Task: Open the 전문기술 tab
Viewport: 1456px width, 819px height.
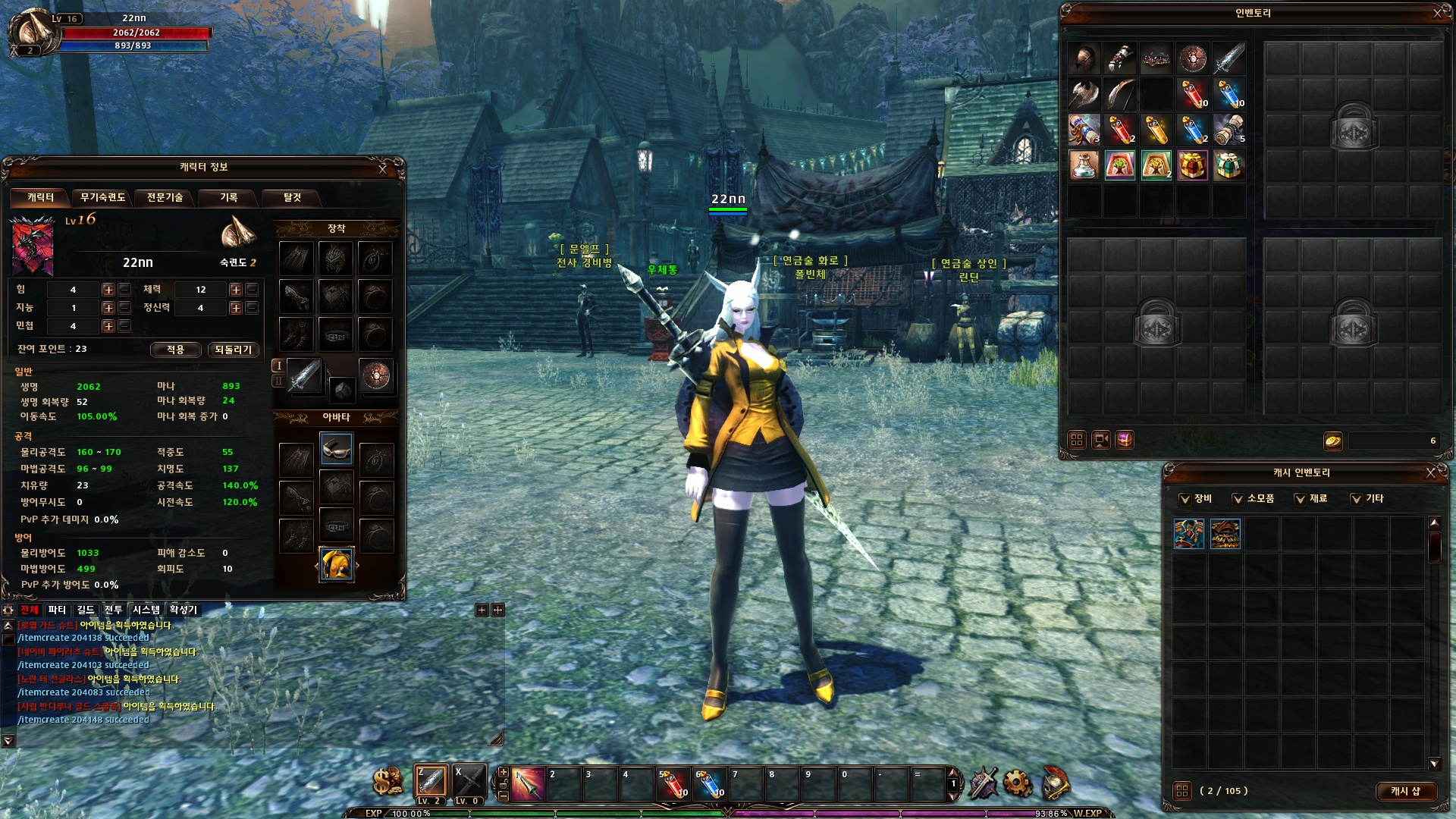Action: pyautogui.click(x=165, y=198)
